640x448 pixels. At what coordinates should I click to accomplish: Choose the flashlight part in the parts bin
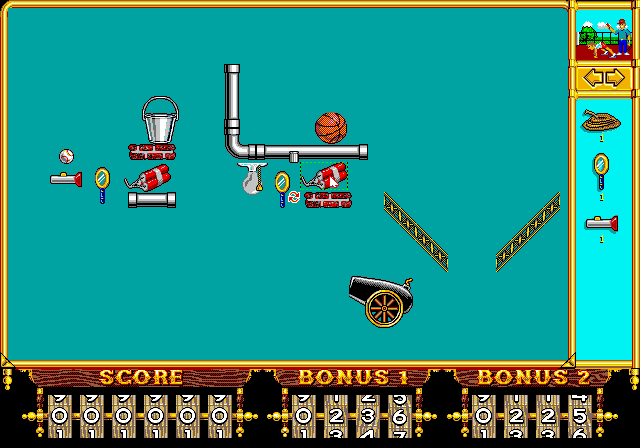click(x=601, y=223)
